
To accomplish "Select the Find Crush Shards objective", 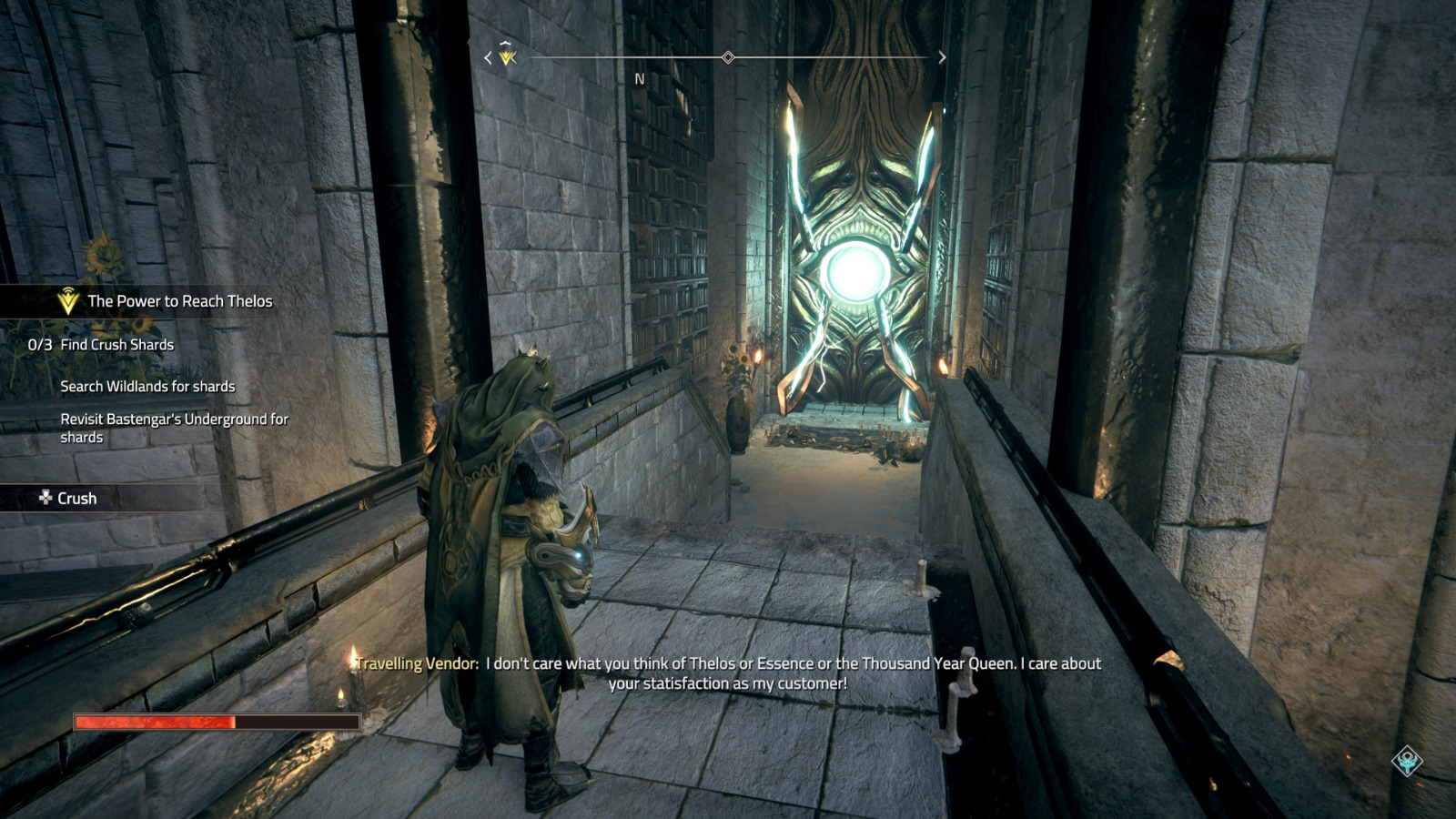I will tap(116, 345).
